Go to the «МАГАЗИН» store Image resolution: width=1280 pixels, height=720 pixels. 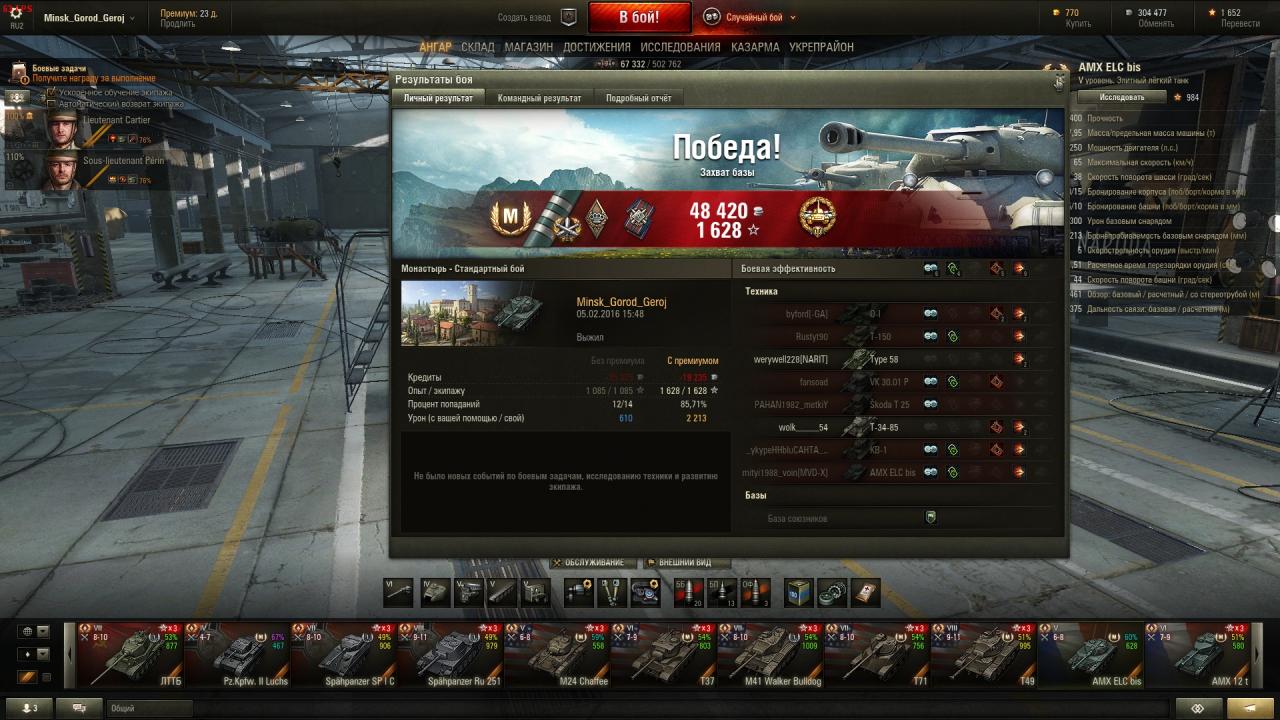tap(529, 47)
